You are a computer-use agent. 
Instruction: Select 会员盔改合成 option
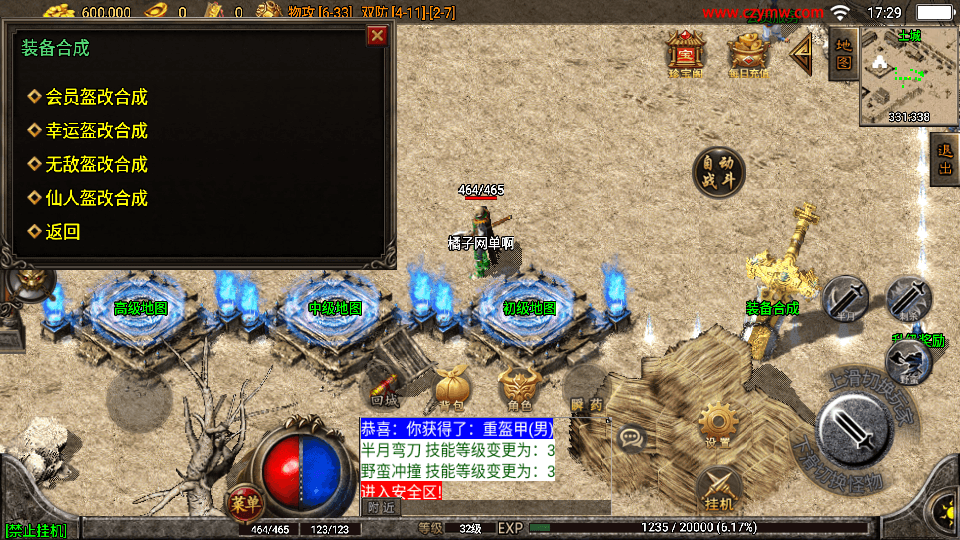(97, 97)
